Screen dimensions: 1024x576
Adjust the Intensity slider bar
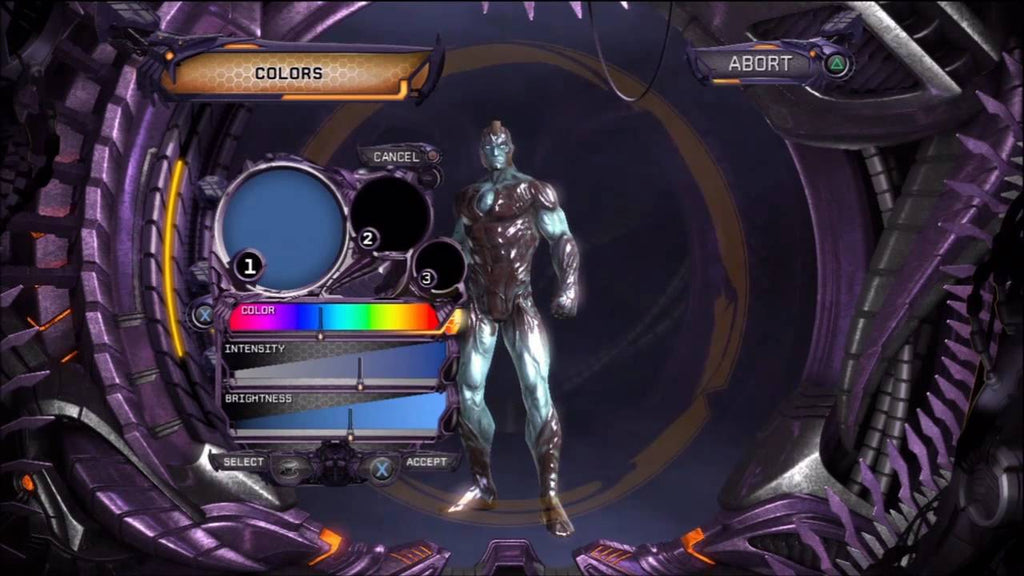coord(336,368)
